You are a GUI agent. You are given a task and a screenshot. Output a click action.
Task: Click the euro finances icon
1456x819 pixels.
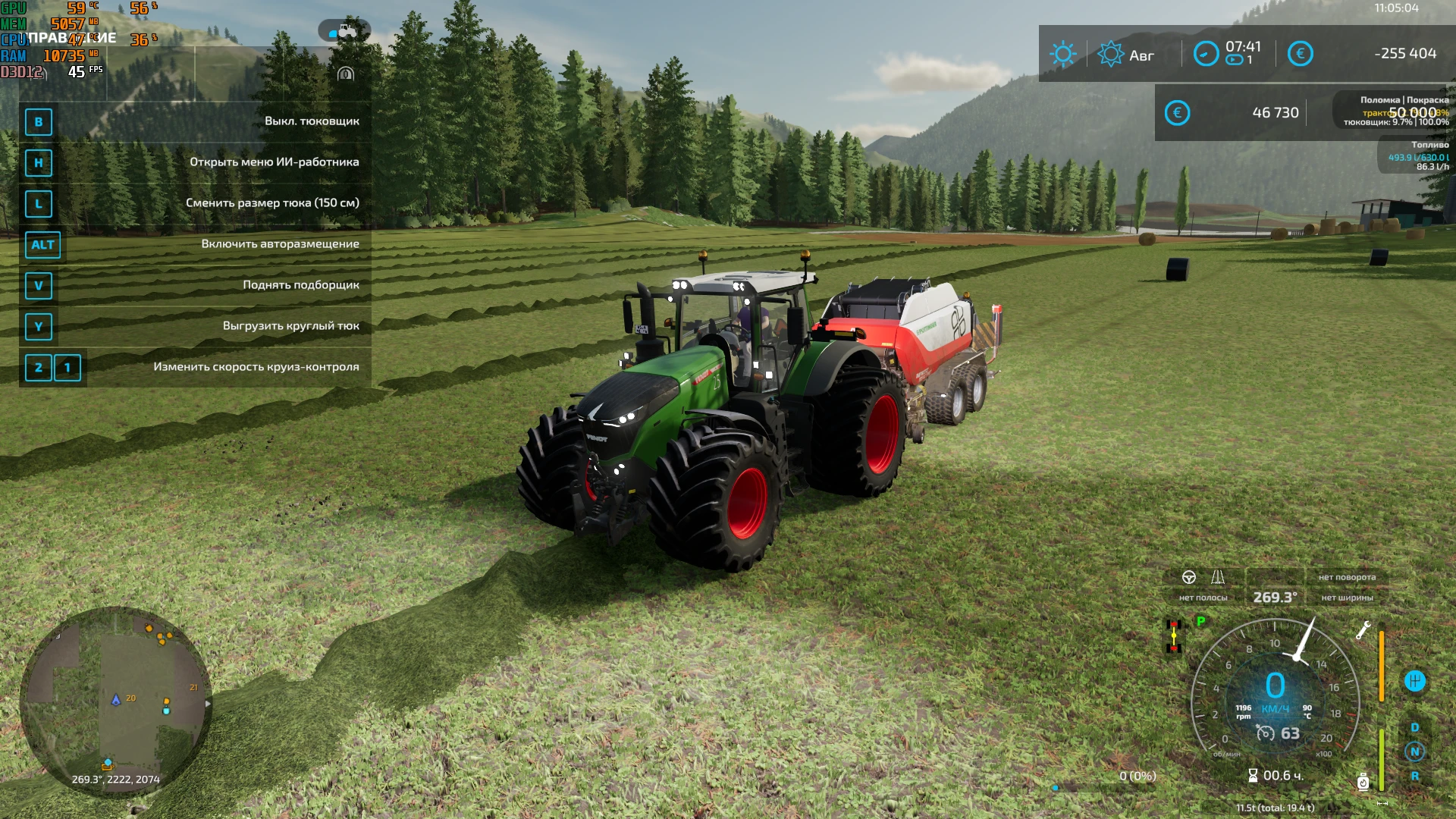(x=1301, y=53)
